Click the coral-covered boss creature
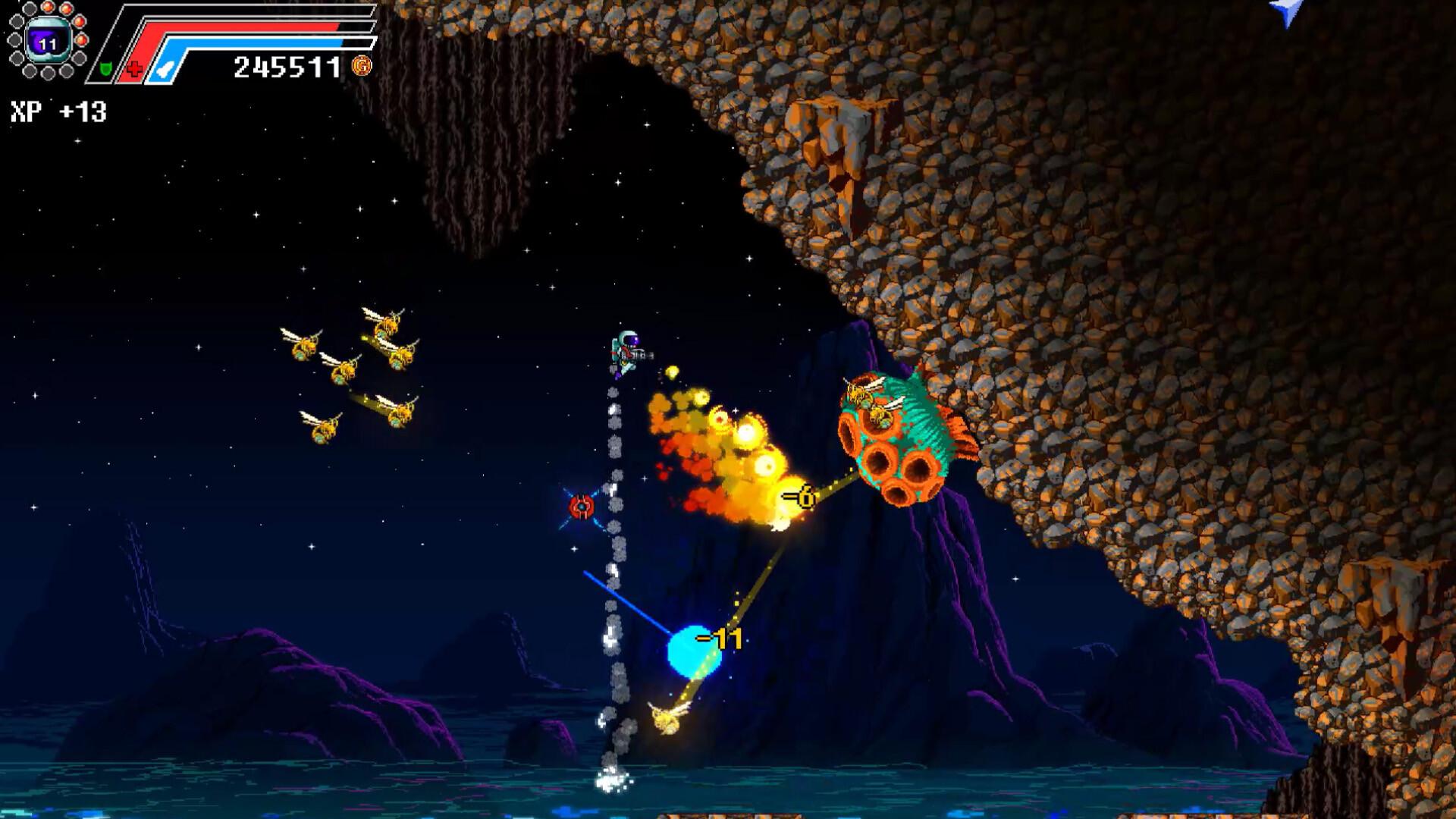Viewport: 1456px width, 819px height. (895, 440)
